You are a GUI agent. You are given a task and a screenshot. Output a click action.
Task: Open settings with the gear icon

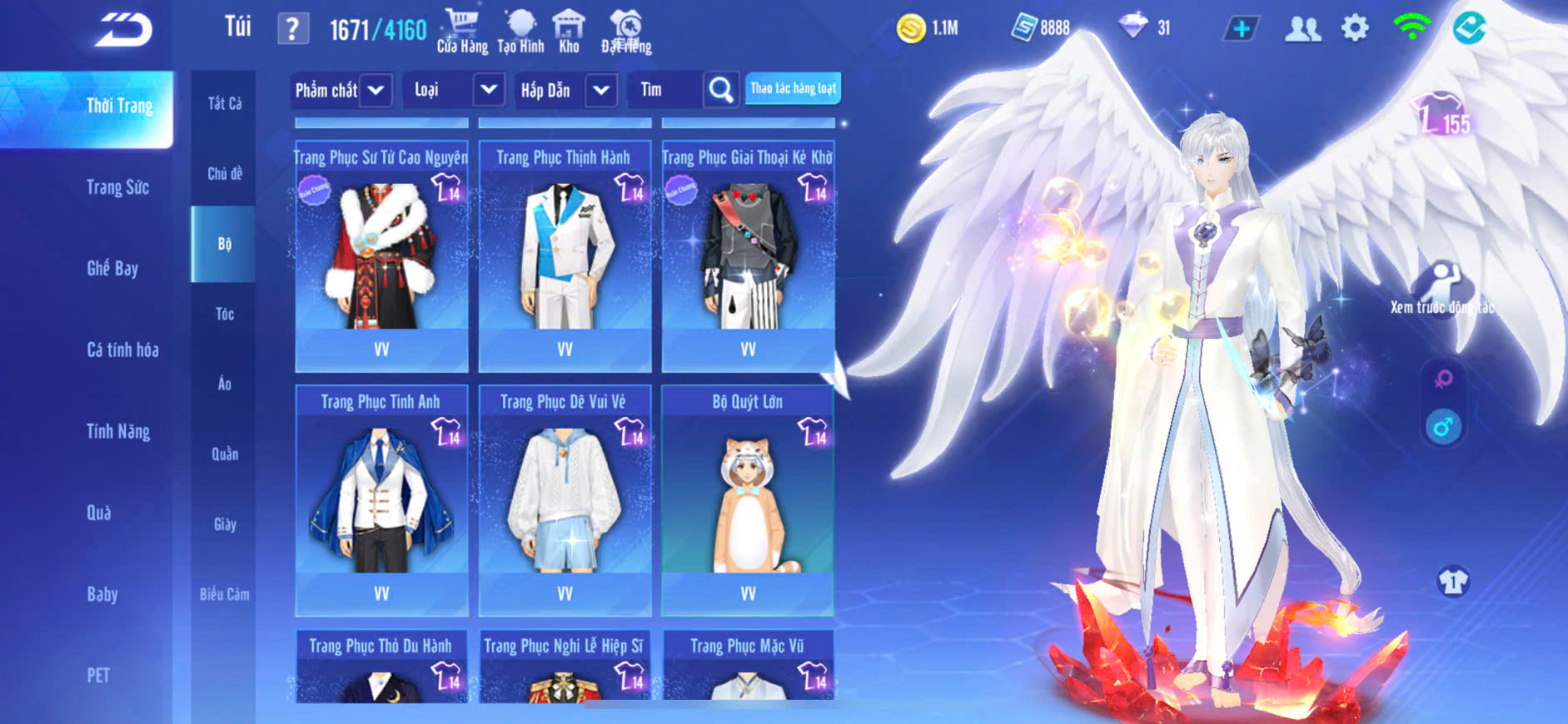(1355, 29)
